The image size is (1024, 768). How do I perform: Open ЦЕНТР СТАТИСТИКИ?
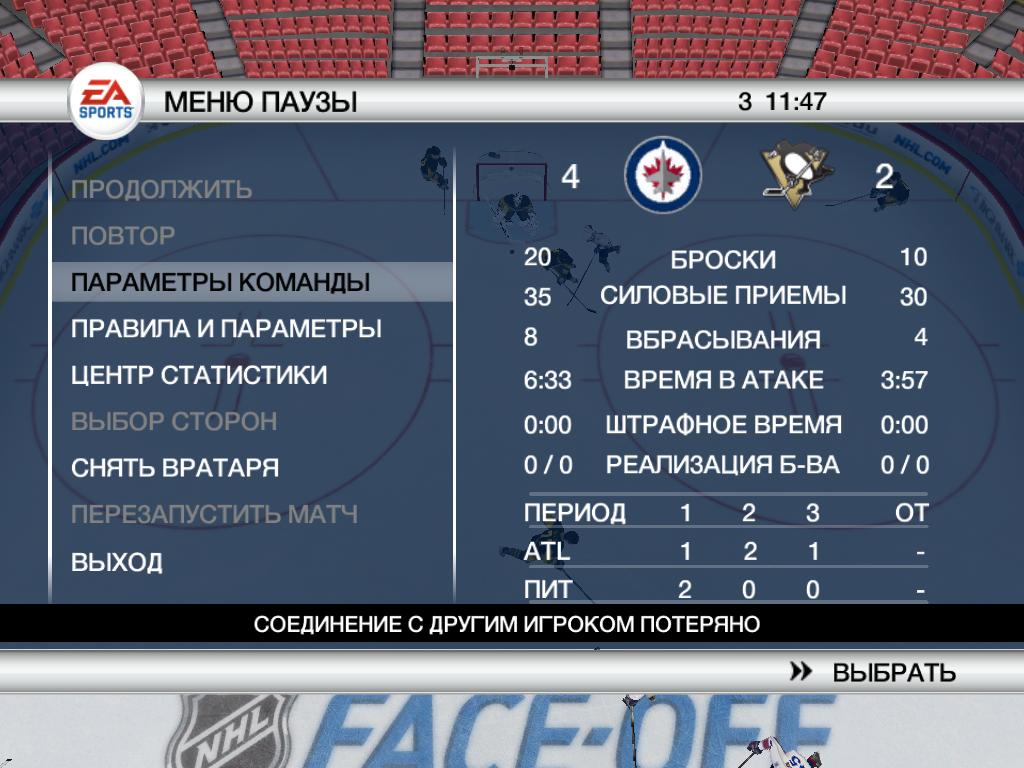tap(199, 375)
